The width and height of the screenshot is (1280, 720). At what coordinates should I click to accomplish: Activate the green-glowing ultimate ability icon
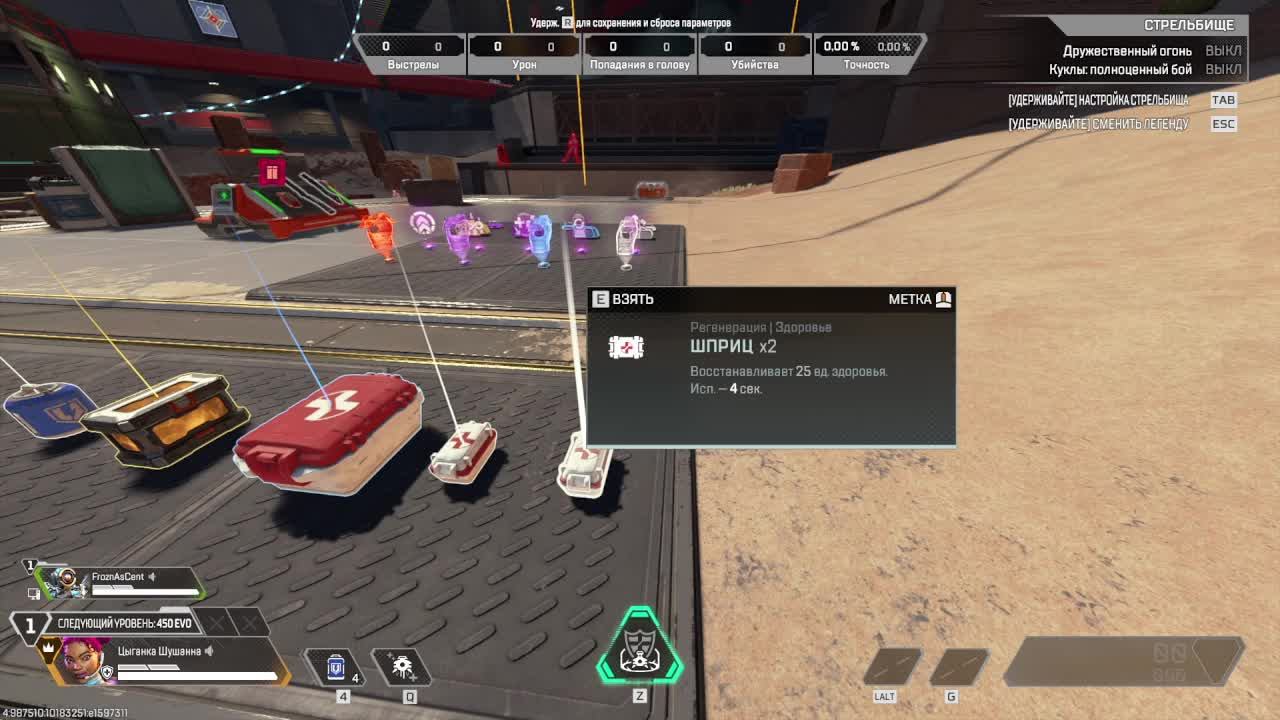[640, 648]
